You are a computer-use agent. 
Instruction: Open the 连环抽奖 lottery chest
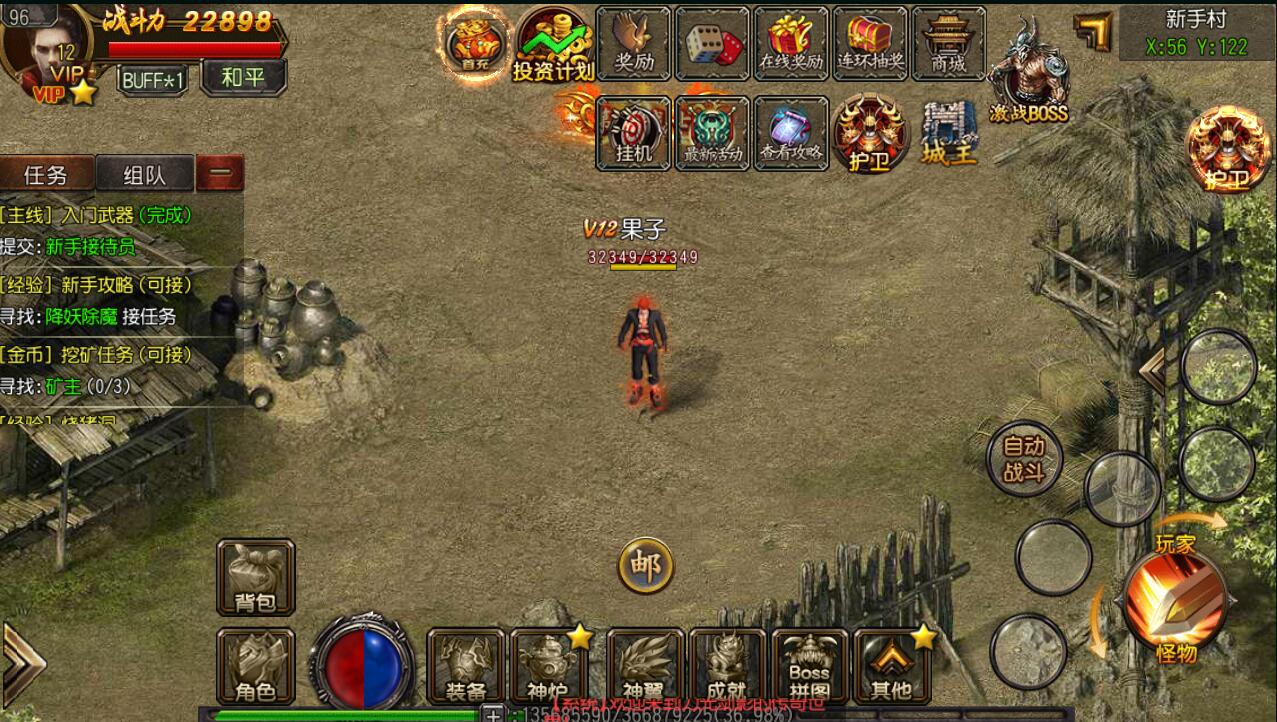click(x=870, y=43)
